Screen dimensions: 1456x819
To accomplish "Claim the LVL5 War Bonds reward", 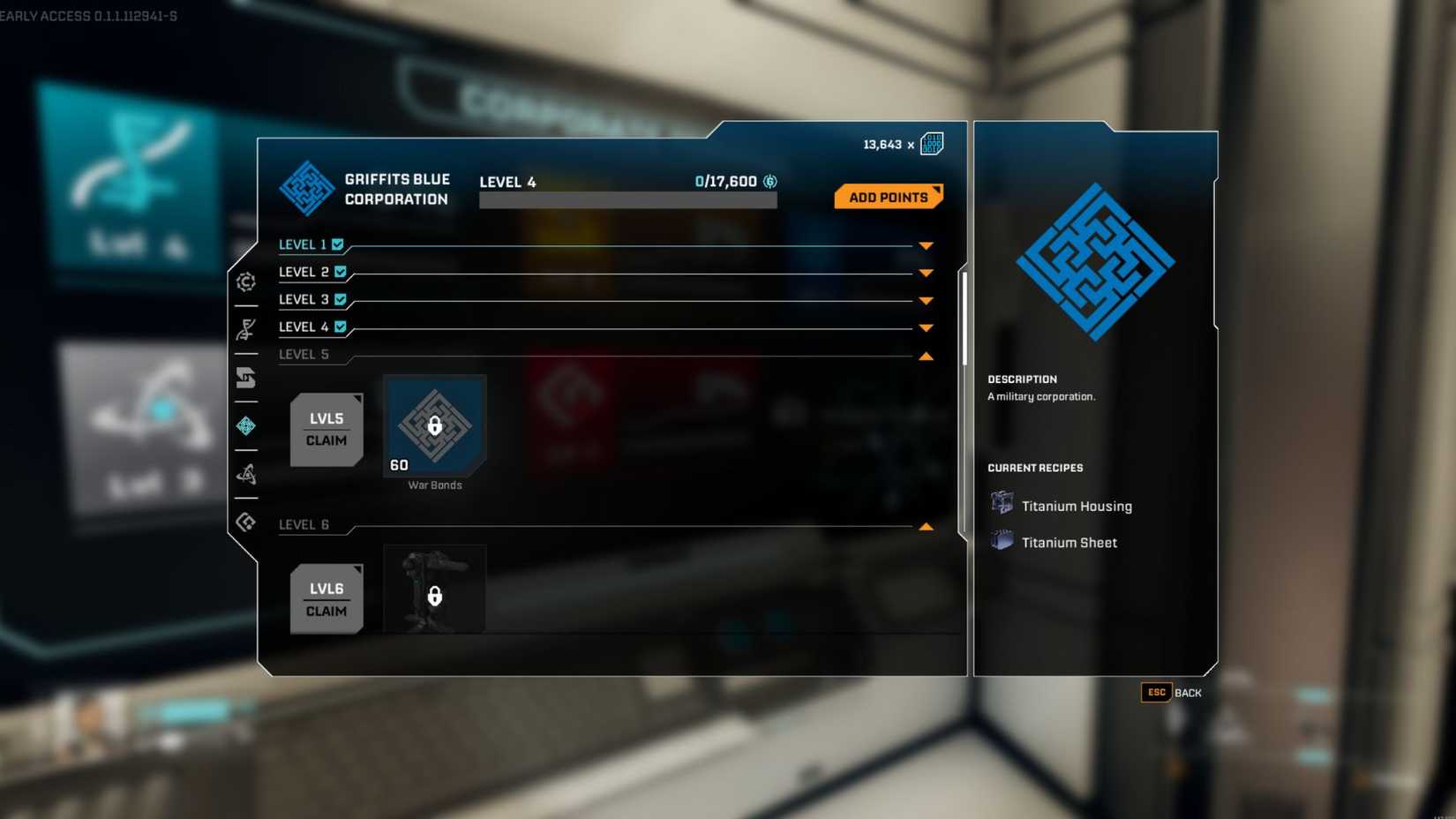I will click(x=326, y=430).
